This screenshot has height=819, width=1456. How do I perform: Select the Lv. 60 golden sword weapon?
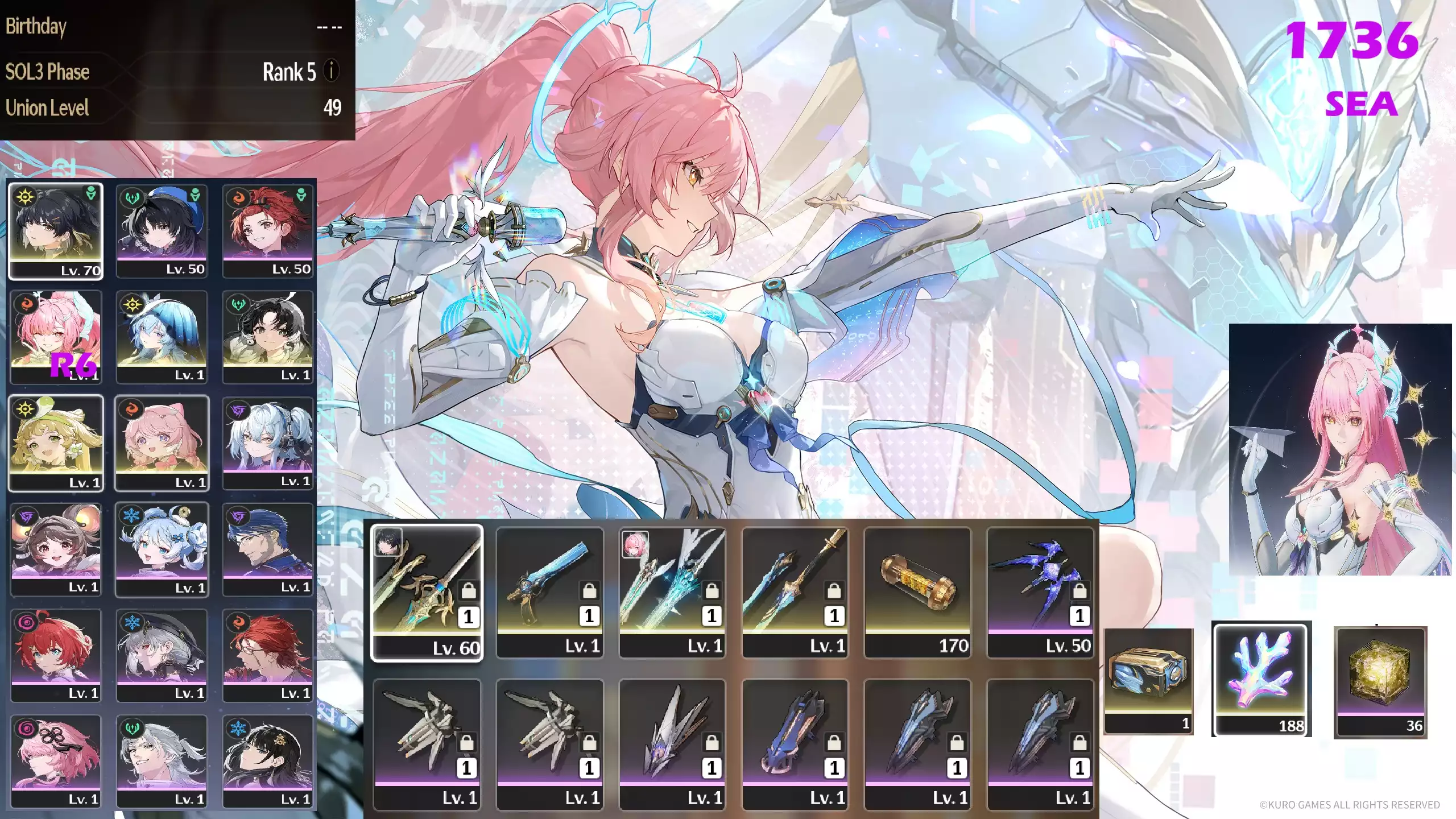pos(427,593)
